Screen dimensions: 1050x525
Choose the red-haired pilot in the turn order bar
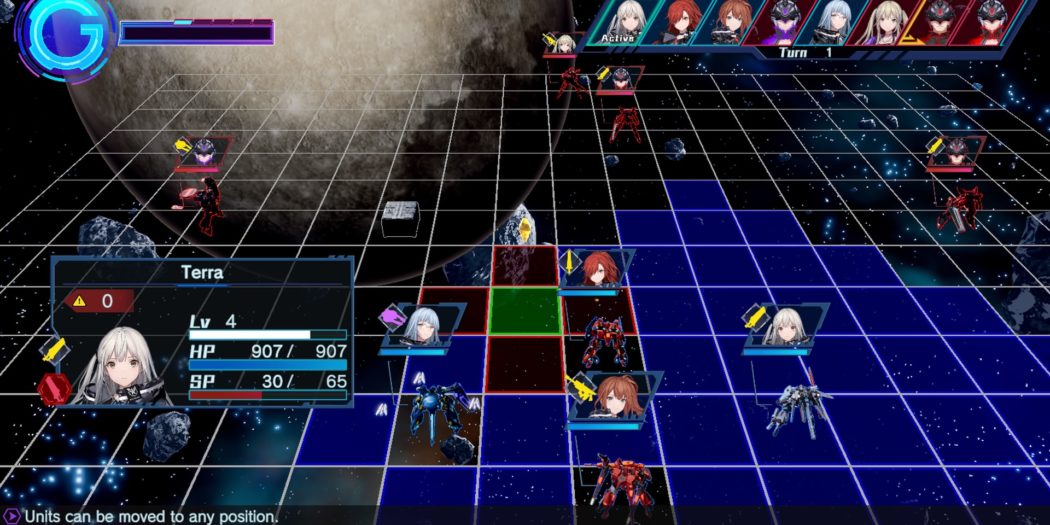(x=682, y=22)
